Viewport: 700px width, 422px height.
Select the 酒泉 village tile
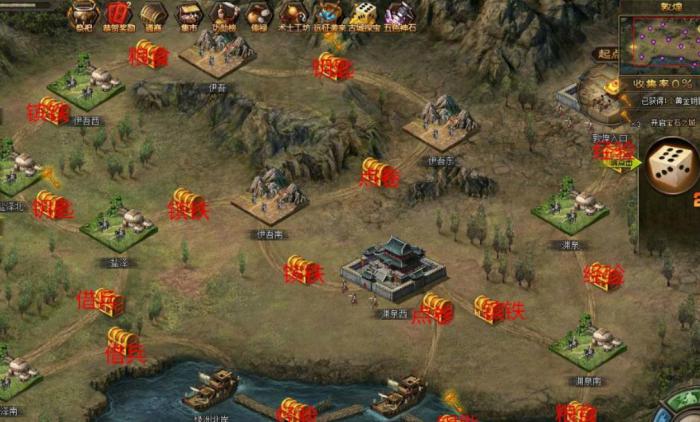(x=570, y=203)
